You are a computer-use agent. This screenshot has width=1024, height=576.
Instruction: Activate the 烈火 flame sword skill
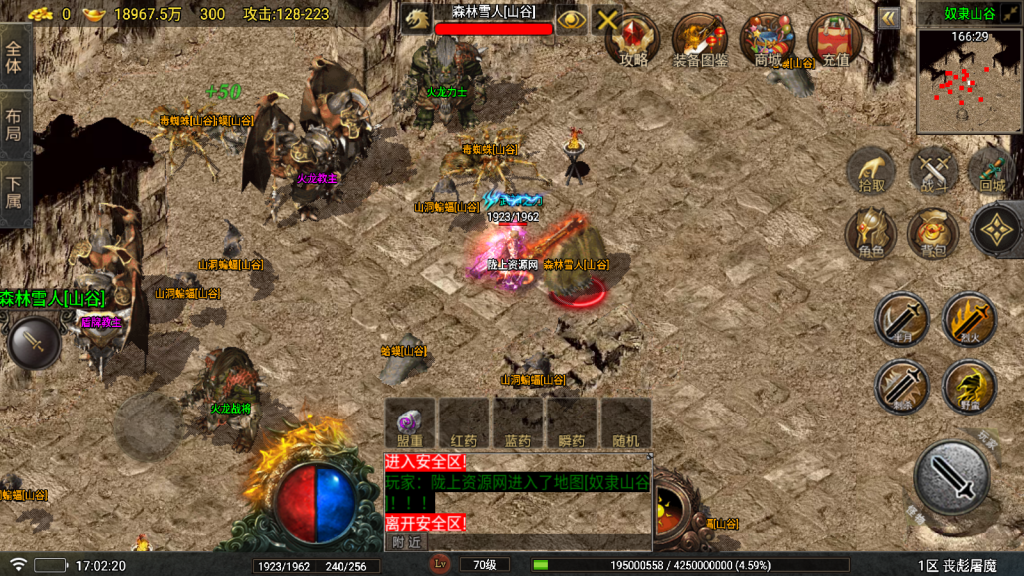[969, 322]
